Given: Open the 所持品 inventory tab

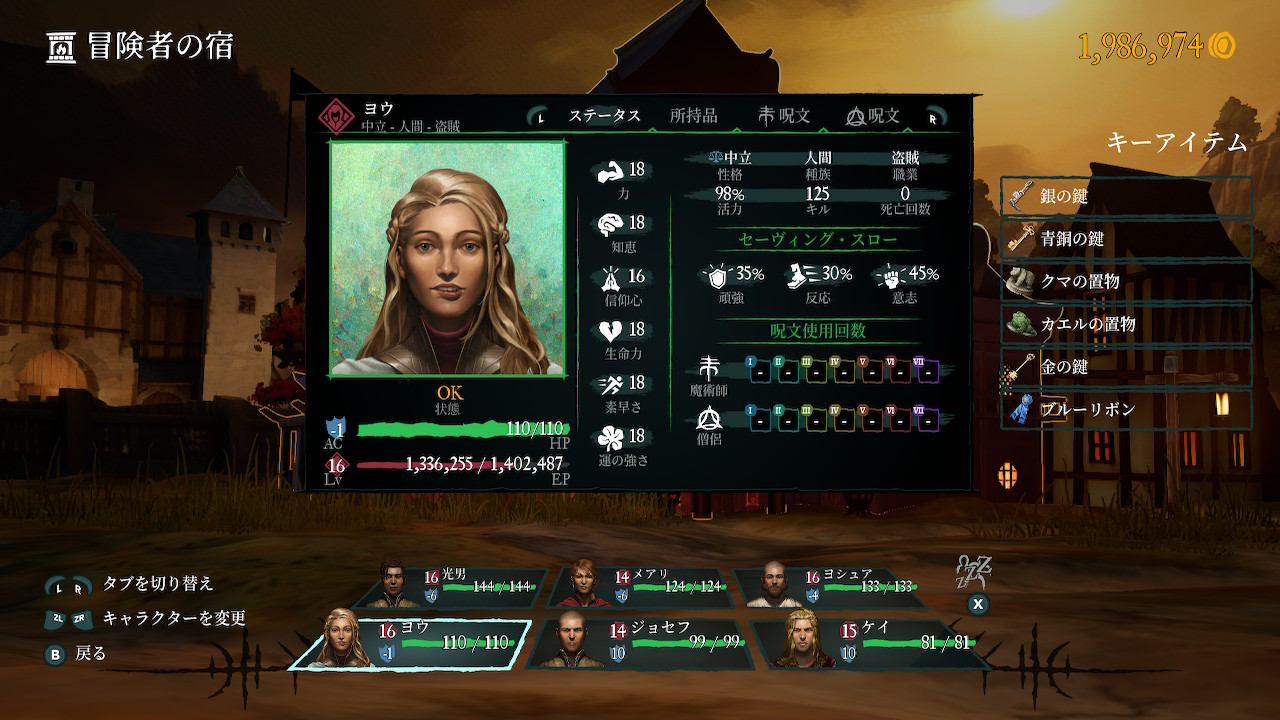Looking at the screenshot, I should click(x=693, y=116).
